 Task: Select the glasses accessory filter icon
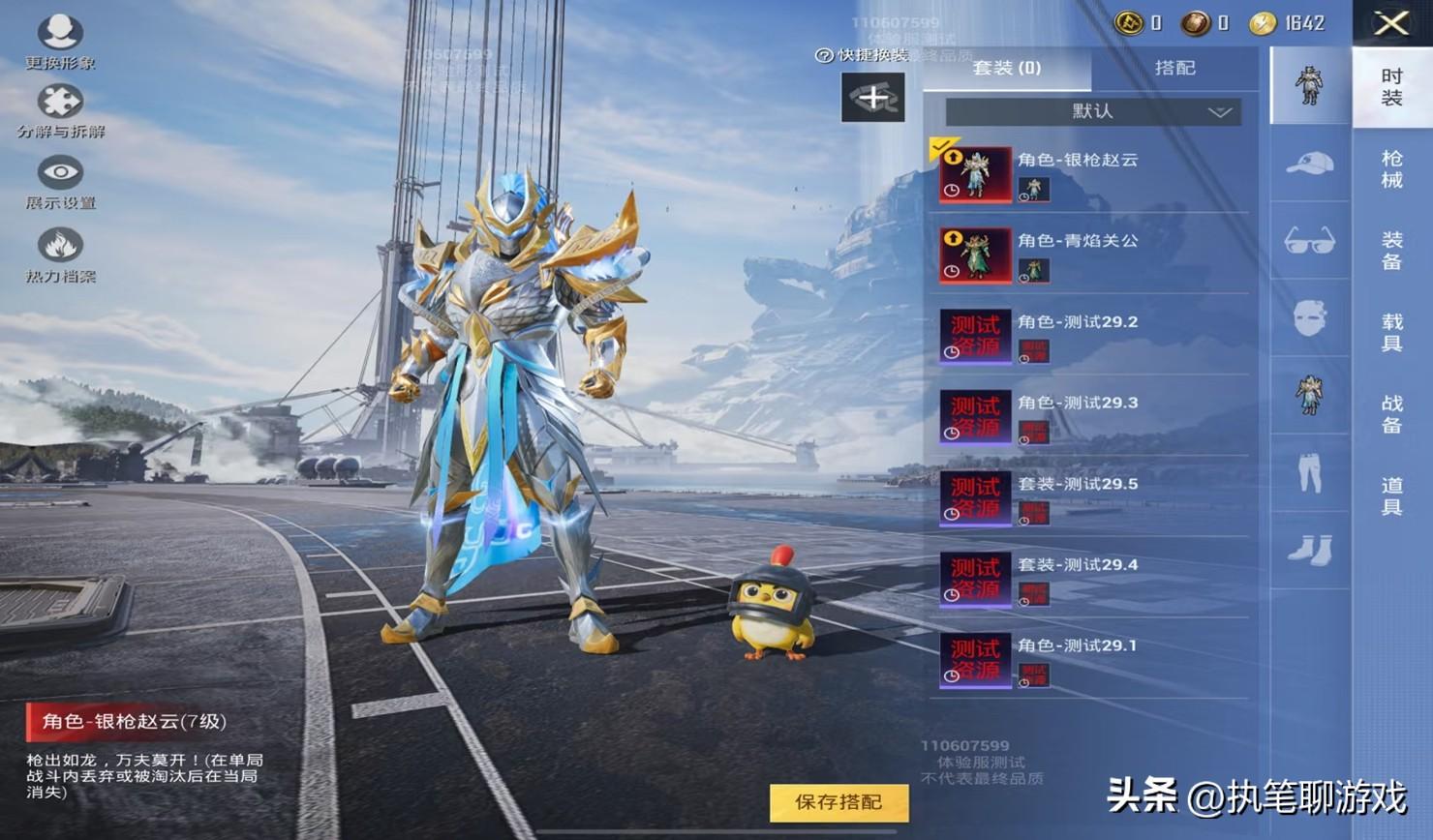tap(1309, 241)
